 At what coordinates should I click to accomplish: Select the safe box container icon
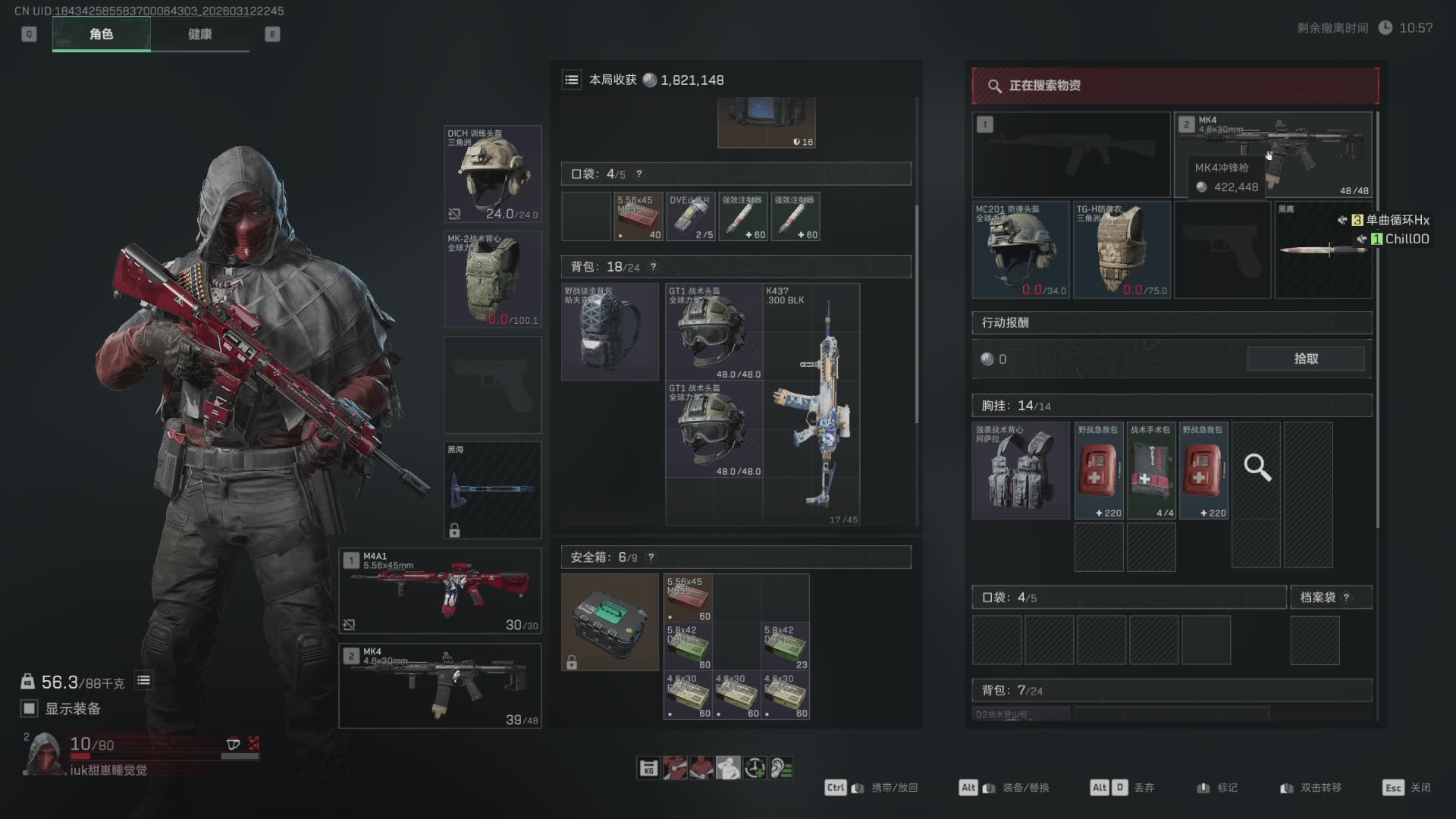pyautogui.click(x=610, y=622)
